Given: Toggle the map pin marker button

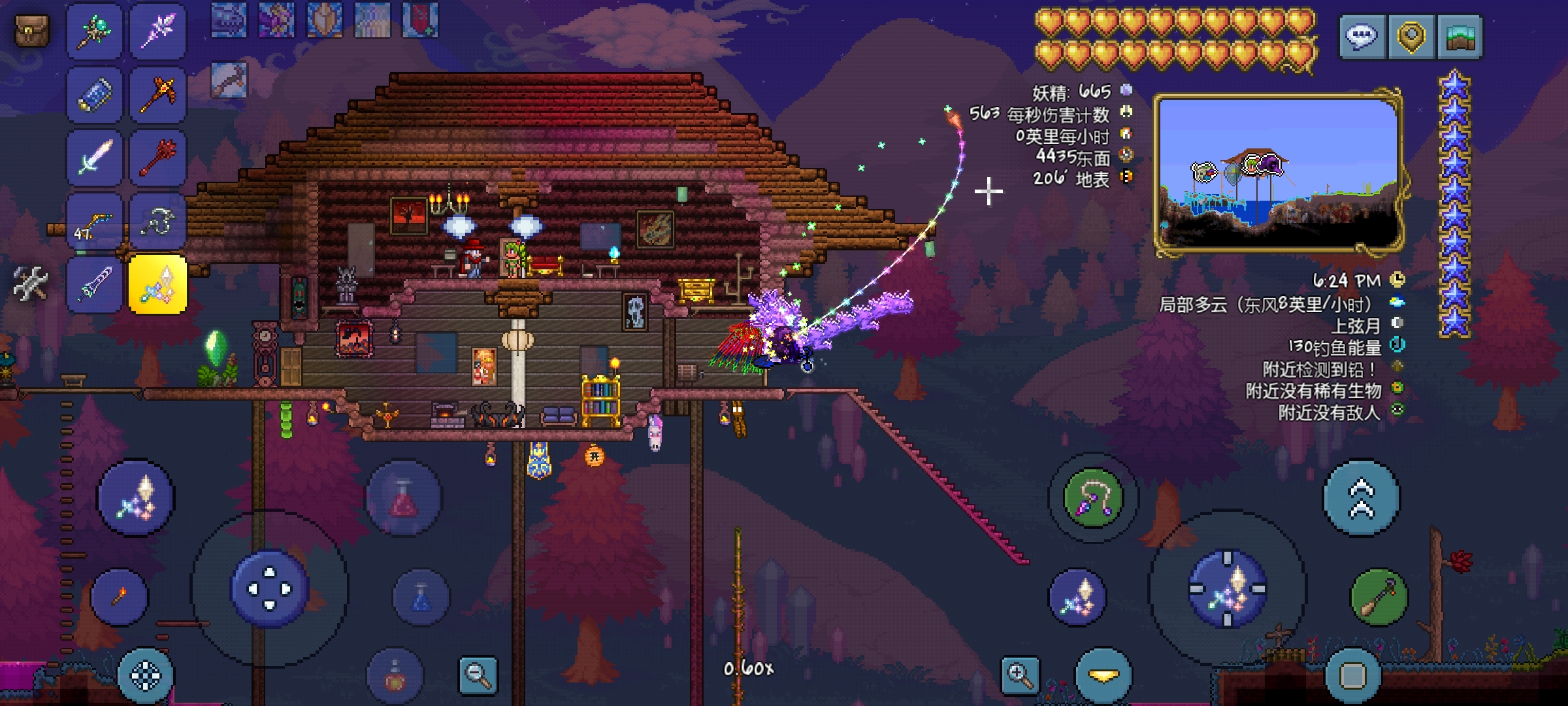Looking at the screenshot, I should click(x=1411, y=36).
